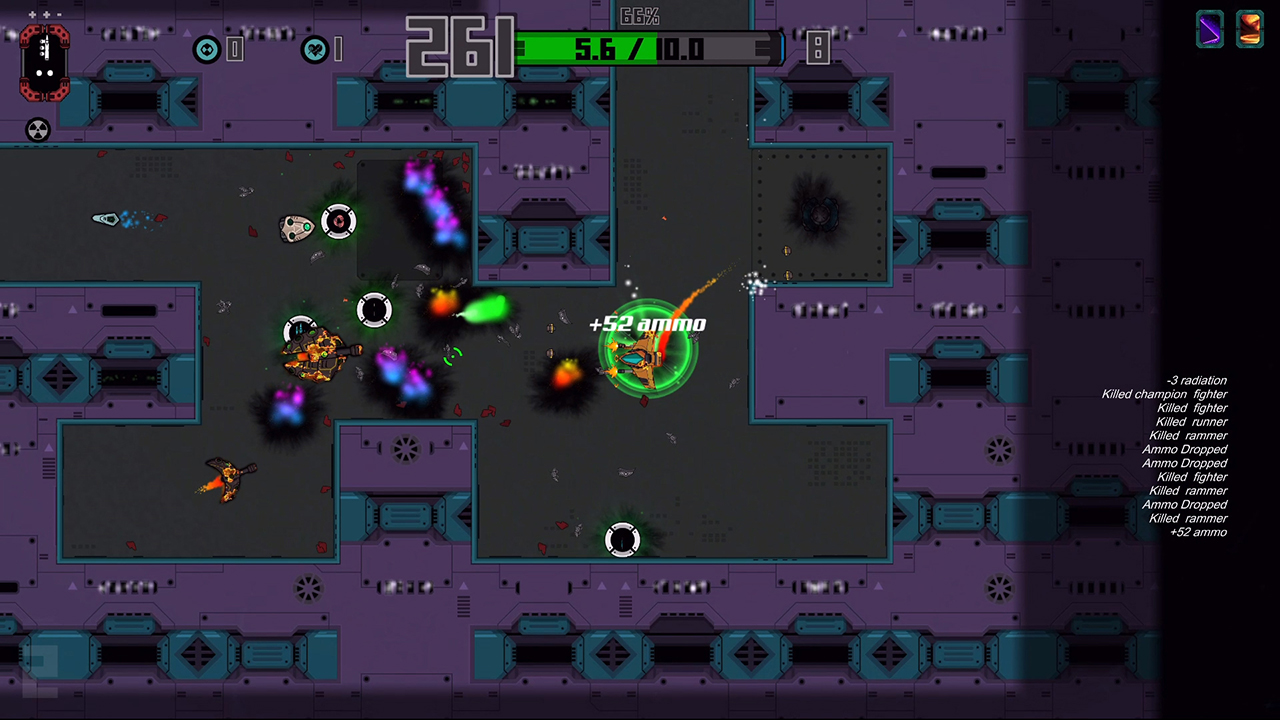Open the purple laser card in the top-right slot

(x=1209, y=28)
